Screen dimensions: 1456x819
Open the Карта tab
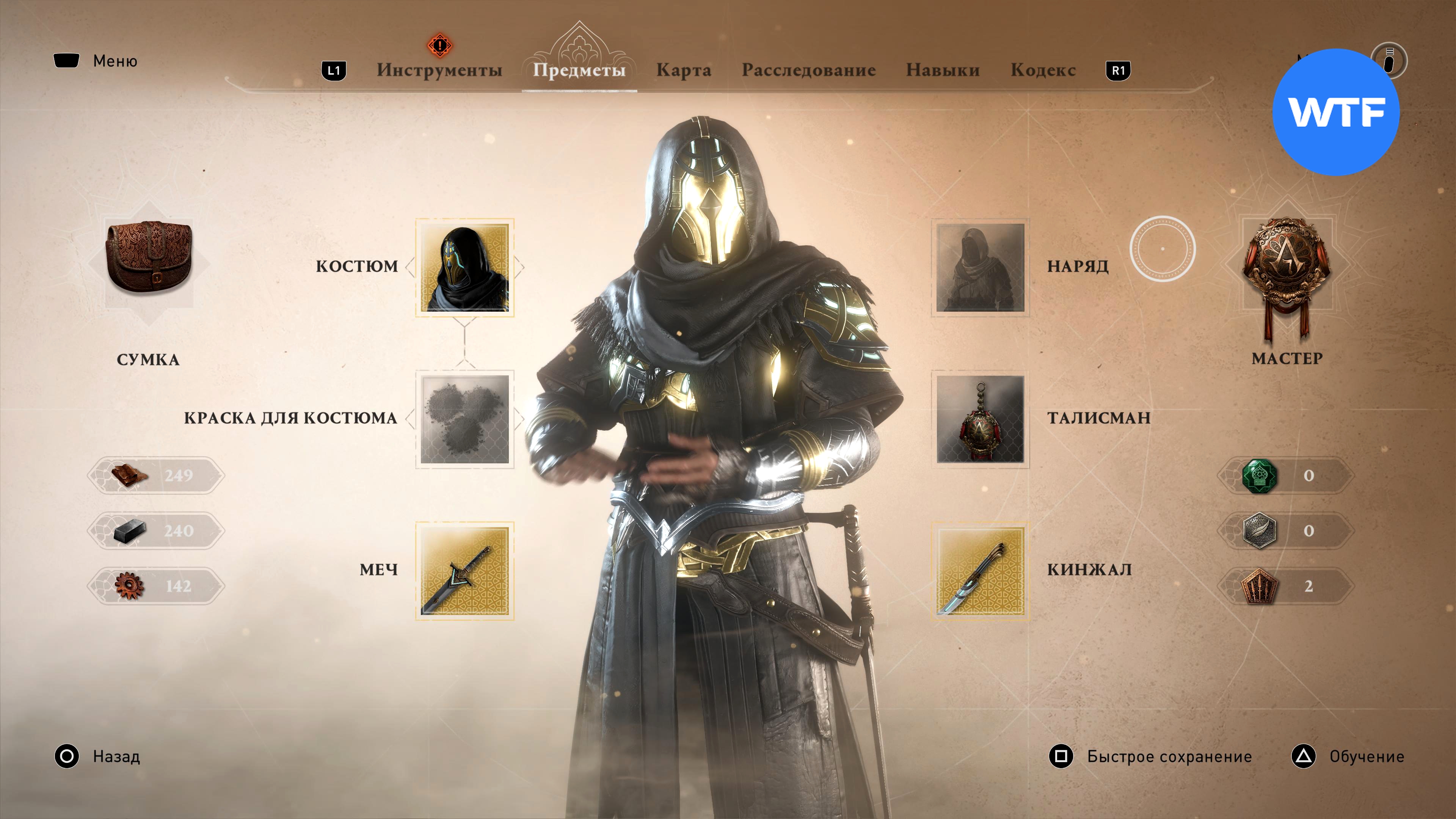(x=683, y=70)
